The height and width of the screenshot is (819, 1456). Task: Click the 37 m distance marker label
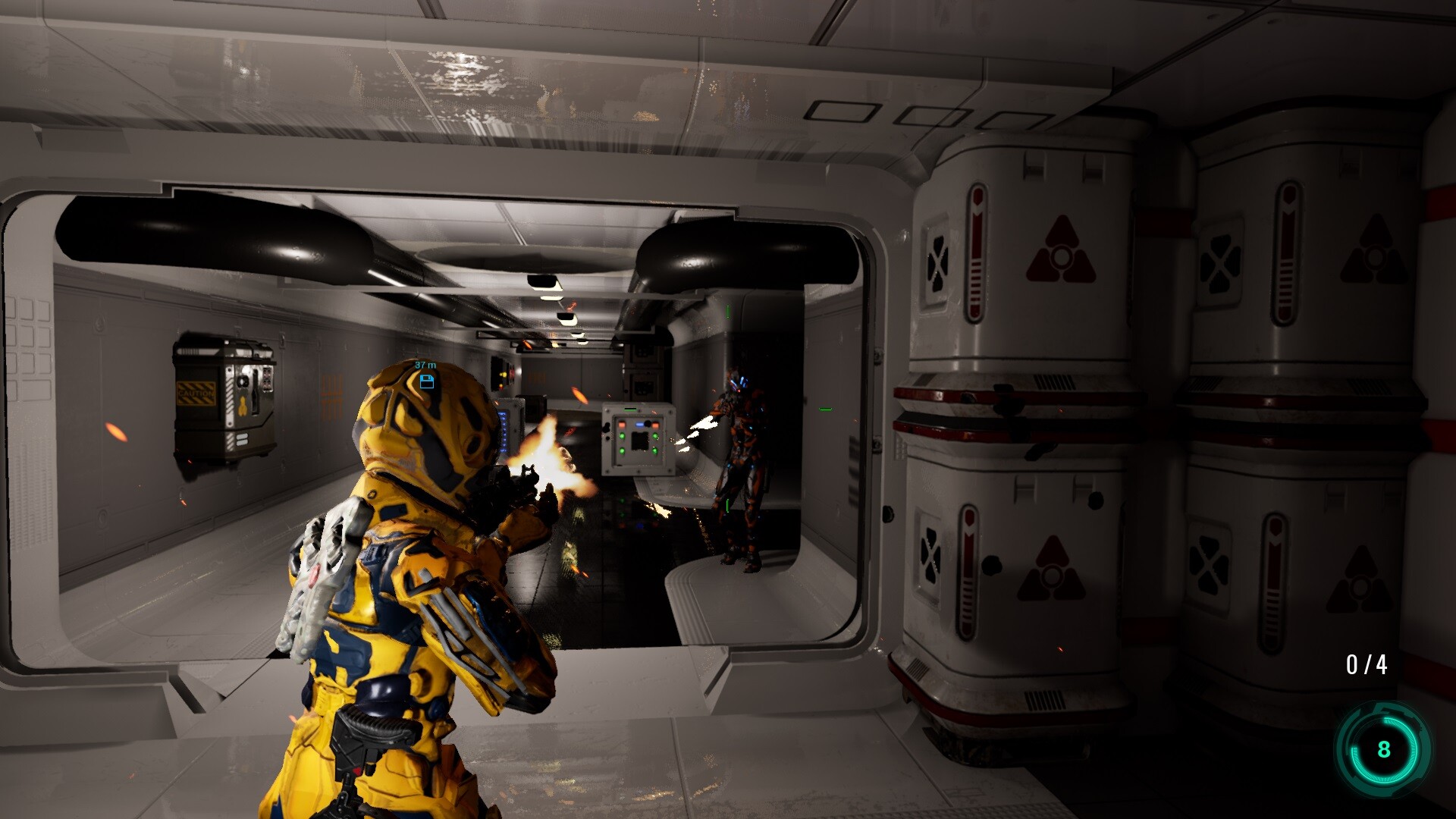[x=425, y=366]
